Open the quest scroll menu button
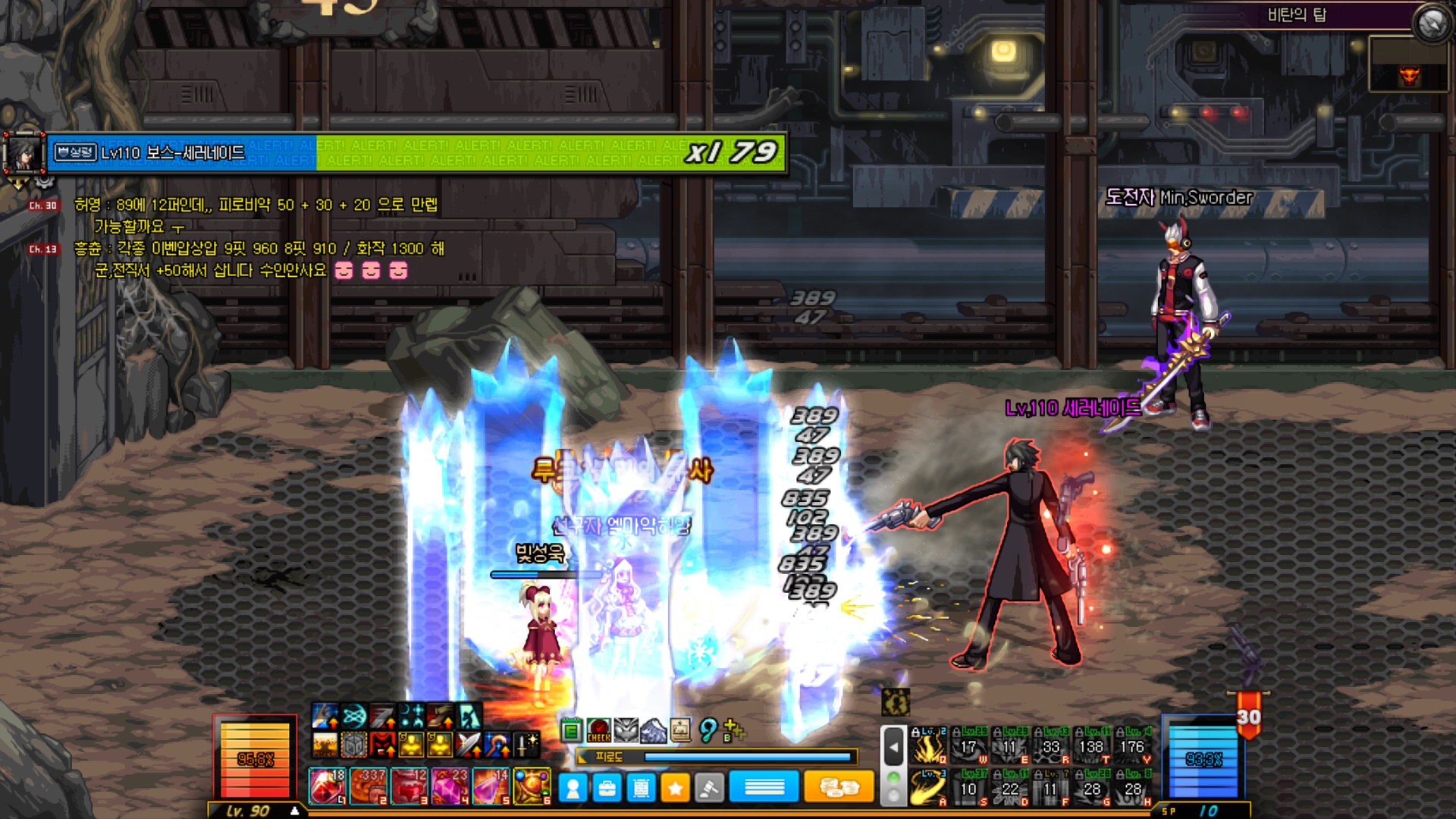1456x819 pixels. [x=642, y=789]
